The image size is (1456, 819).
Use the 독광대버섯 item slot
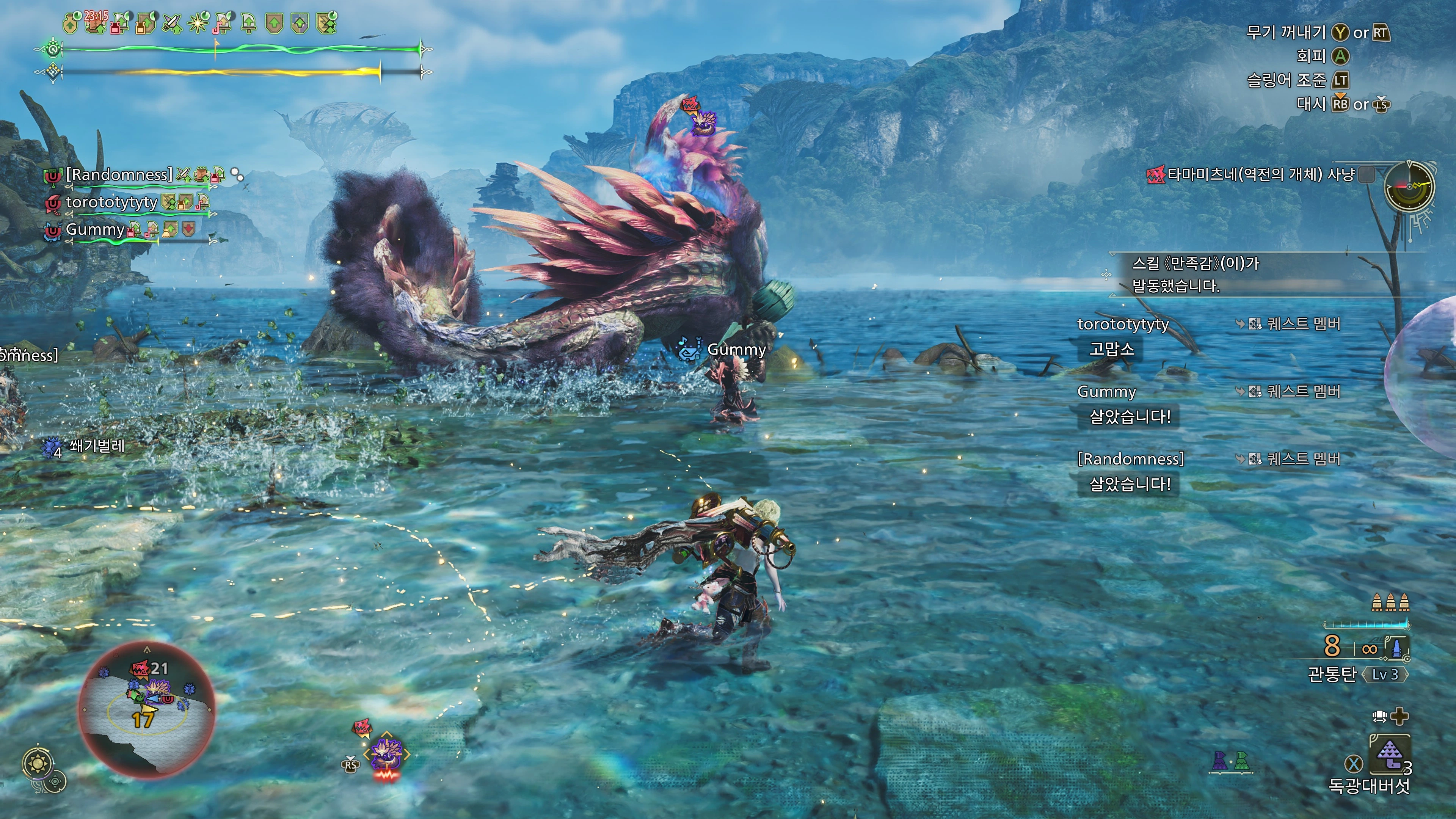click(x=1389, y=754)
